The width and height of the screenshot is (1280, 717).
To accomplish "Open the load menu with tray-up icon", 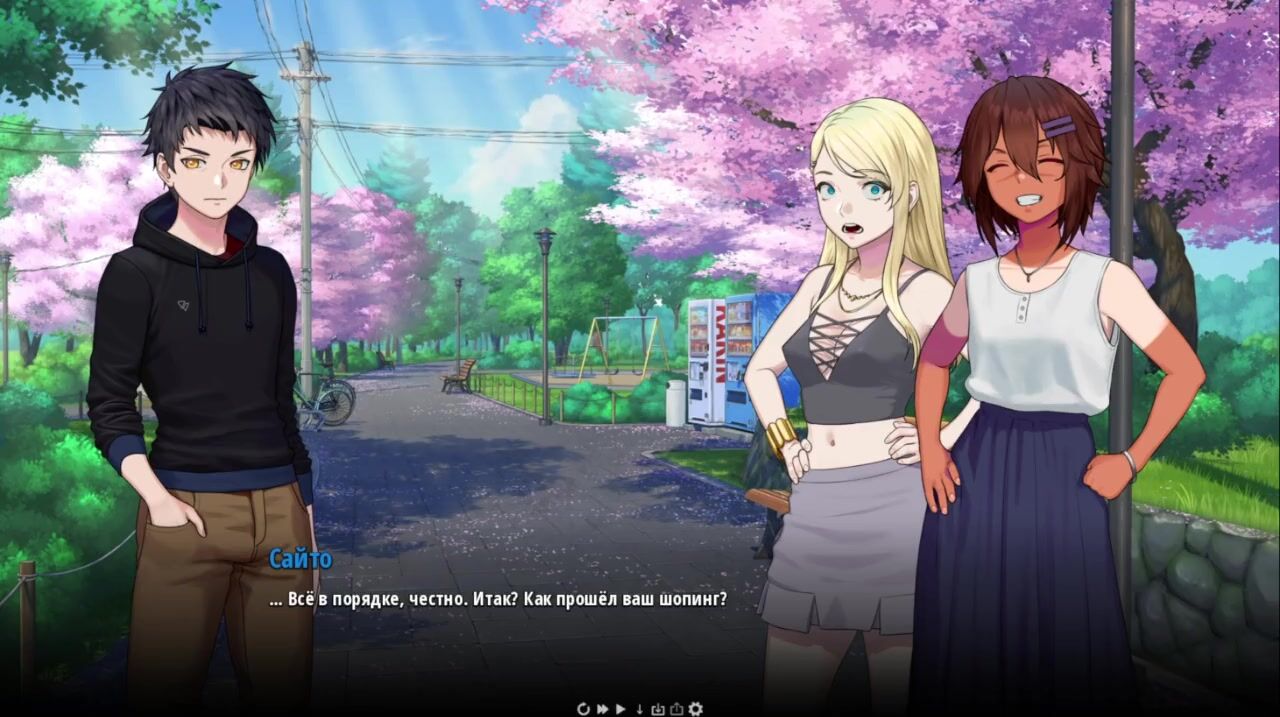I will pos(676,709).
